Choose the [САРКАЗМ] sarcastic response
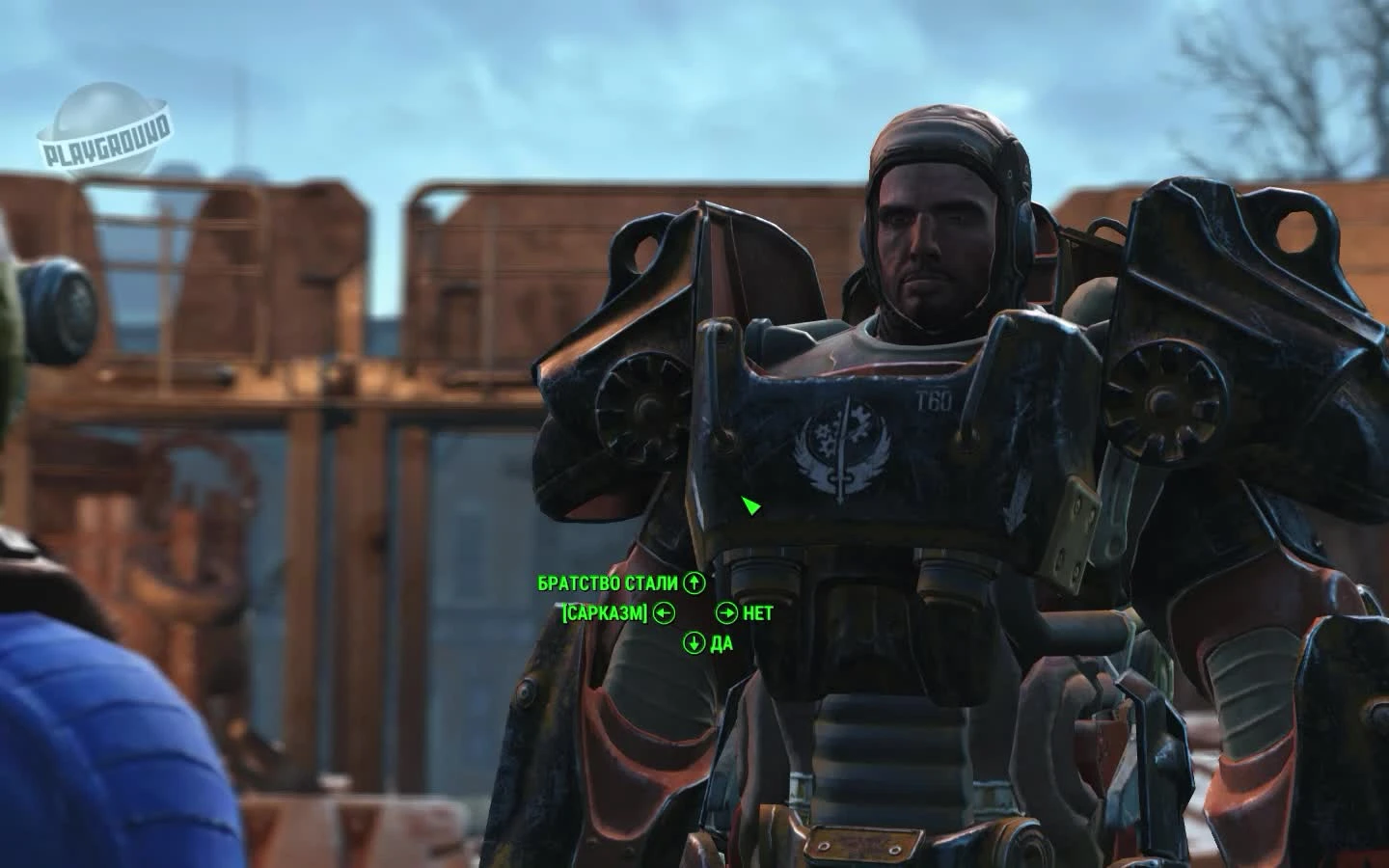The image size is (1389, 868). 603,610
